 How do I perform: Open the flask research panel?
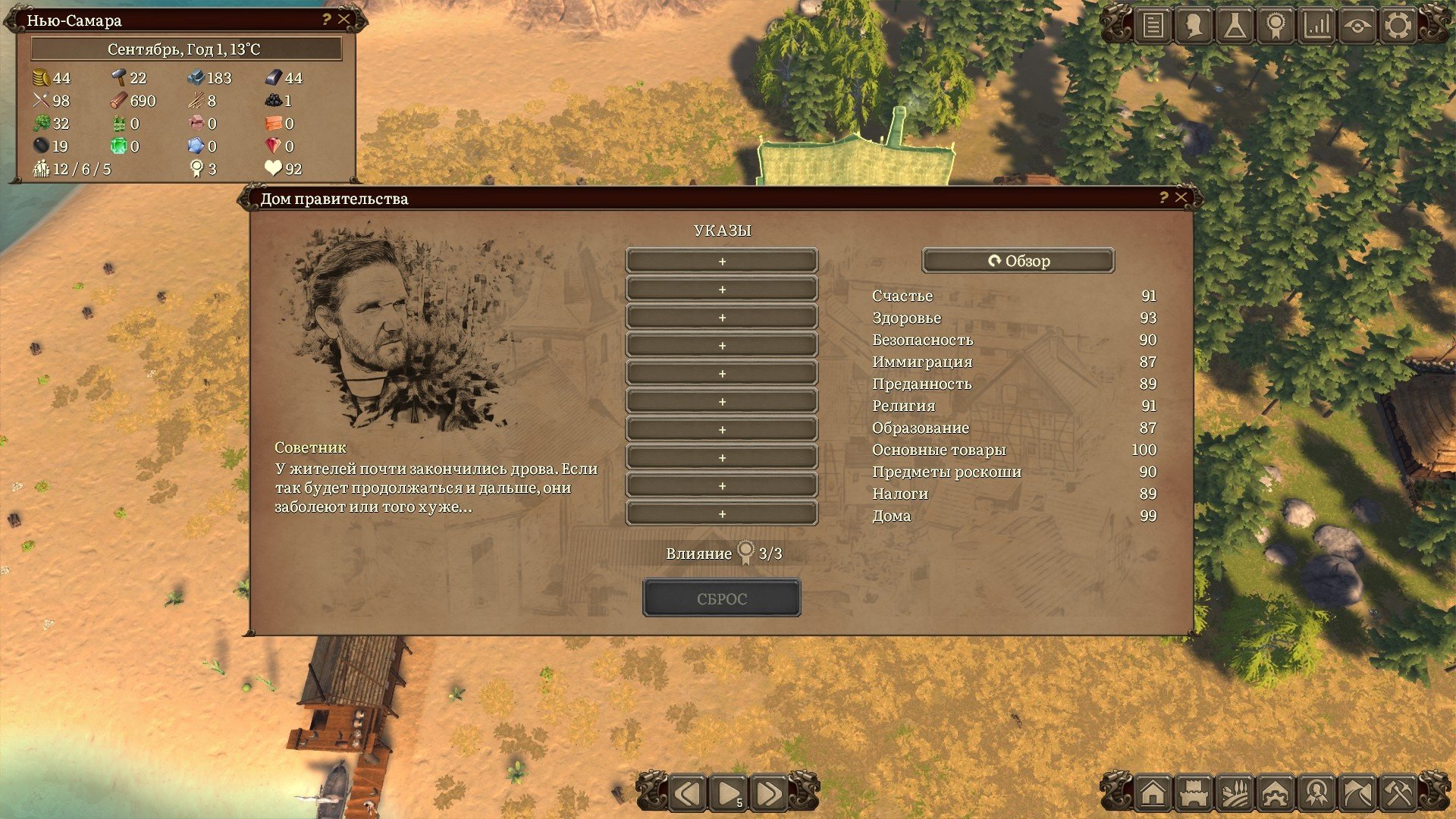1235,26
